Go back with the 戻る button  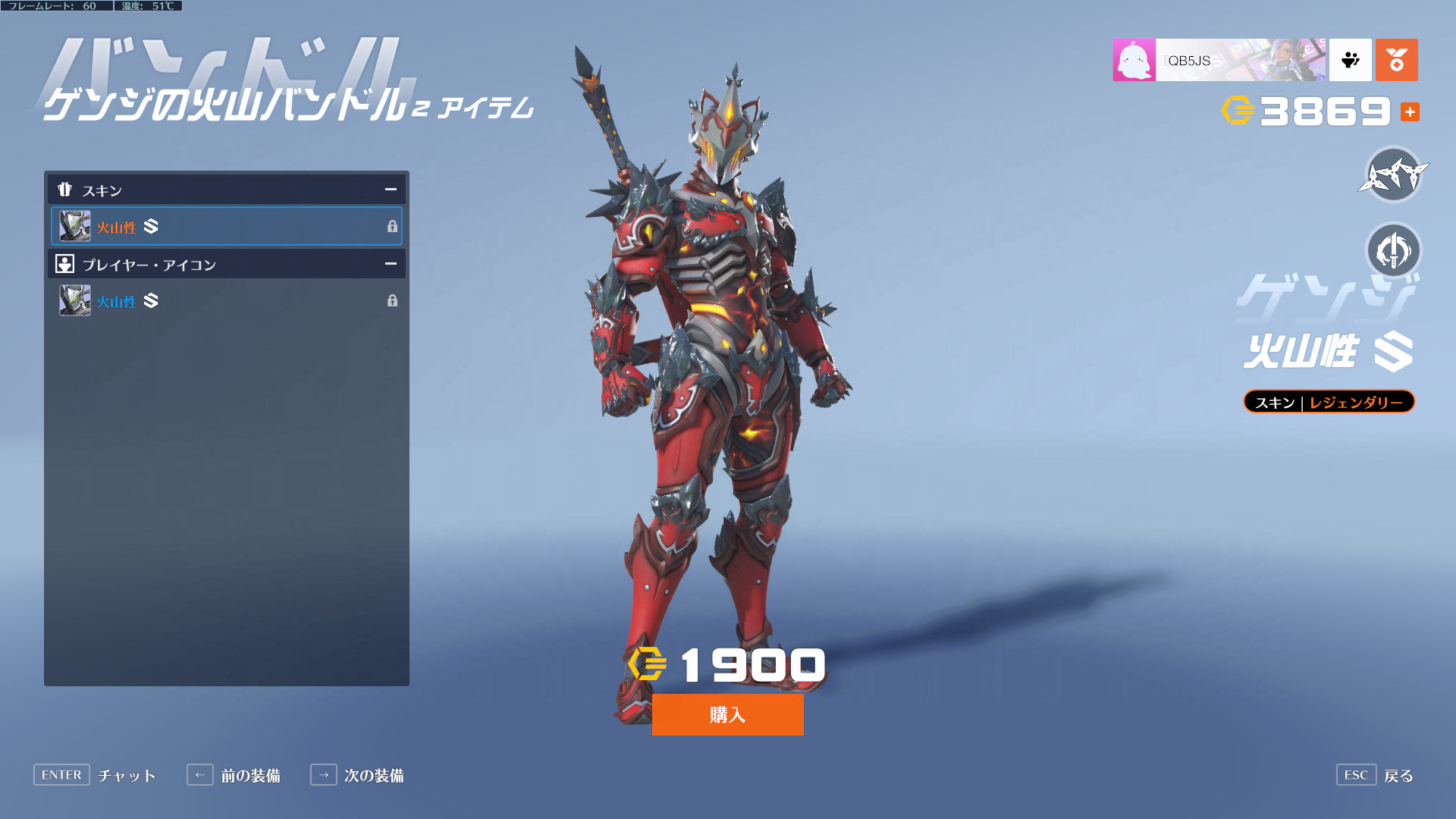coord(1375,775)
